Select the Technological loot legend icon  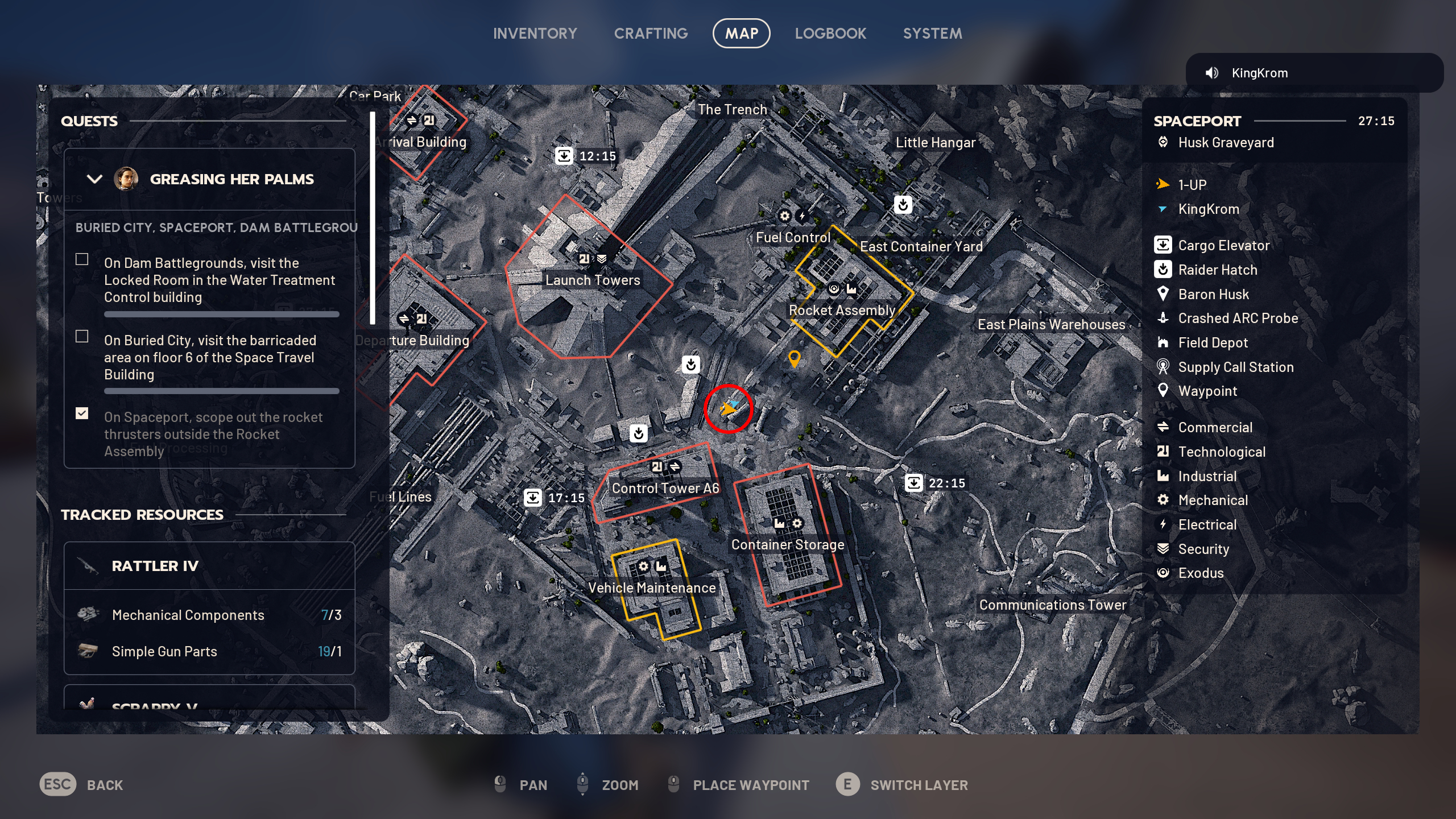(1163, 452)
